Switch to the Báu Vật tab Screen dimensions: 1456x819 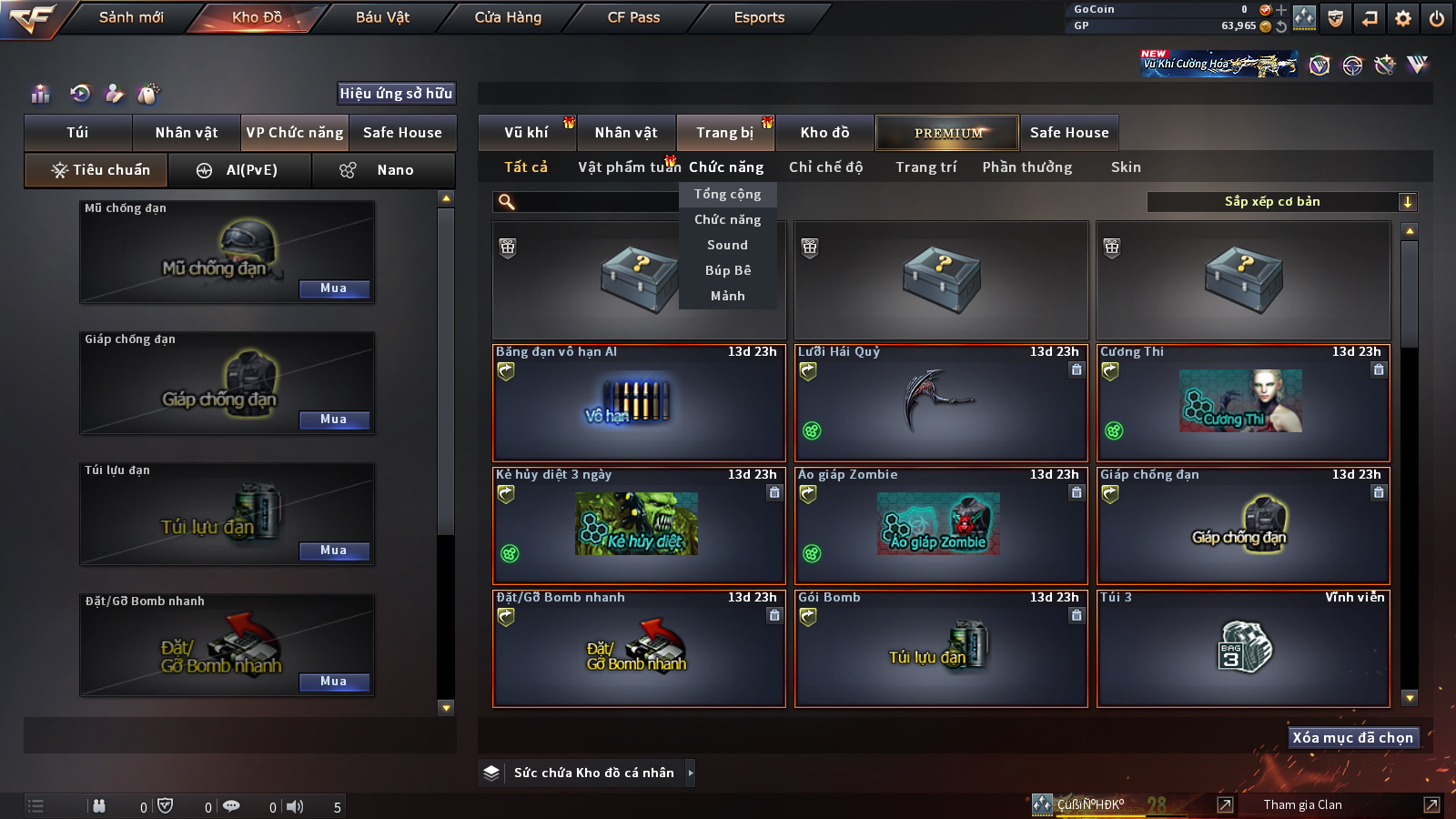point(382,17)
